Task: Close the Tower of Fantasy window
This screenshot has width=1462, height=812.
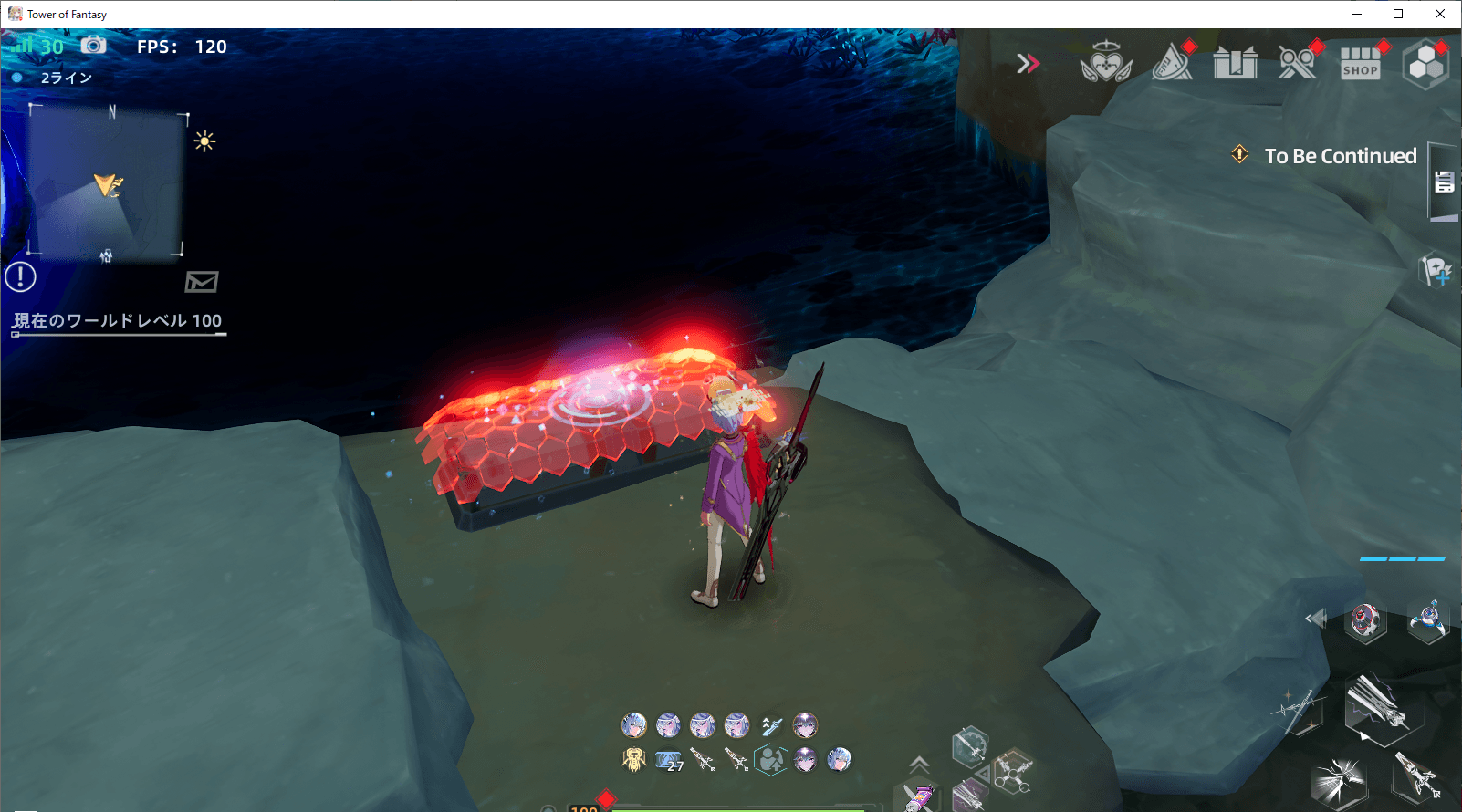Action: pos(1440,14)
